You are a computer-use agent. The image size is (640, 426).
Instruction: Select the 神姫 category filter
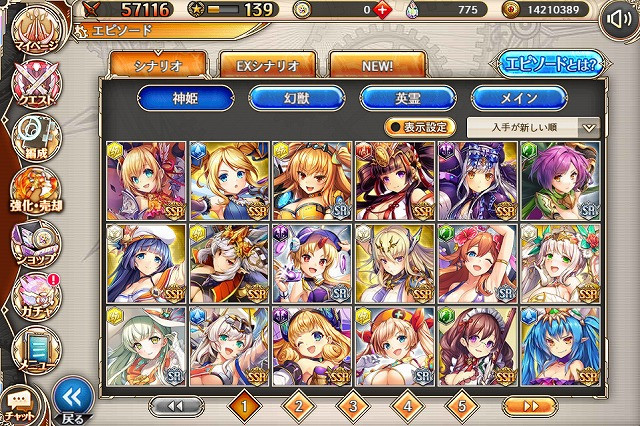pos(187,98)
